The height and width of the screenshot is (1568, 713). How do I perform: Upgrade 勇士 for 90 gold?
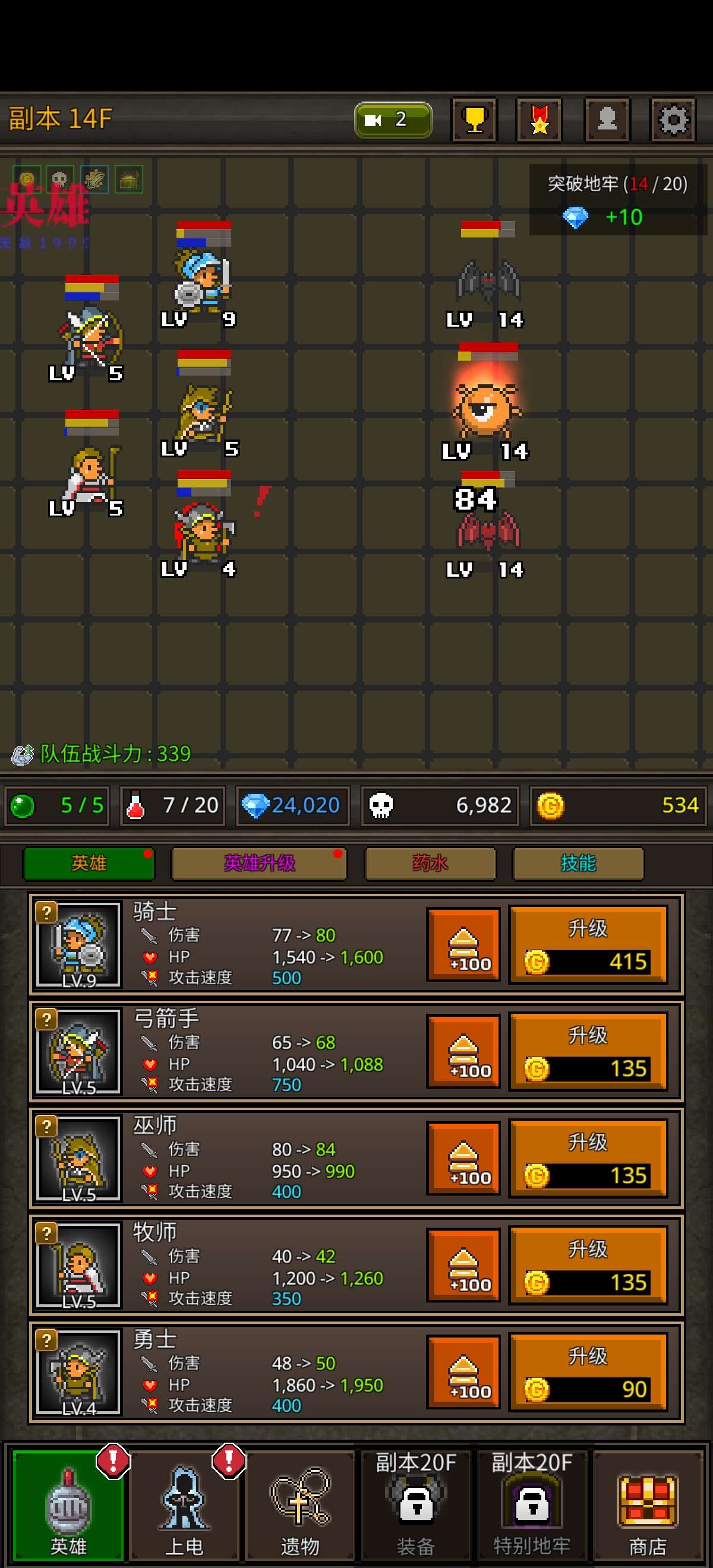[588, 1373]
